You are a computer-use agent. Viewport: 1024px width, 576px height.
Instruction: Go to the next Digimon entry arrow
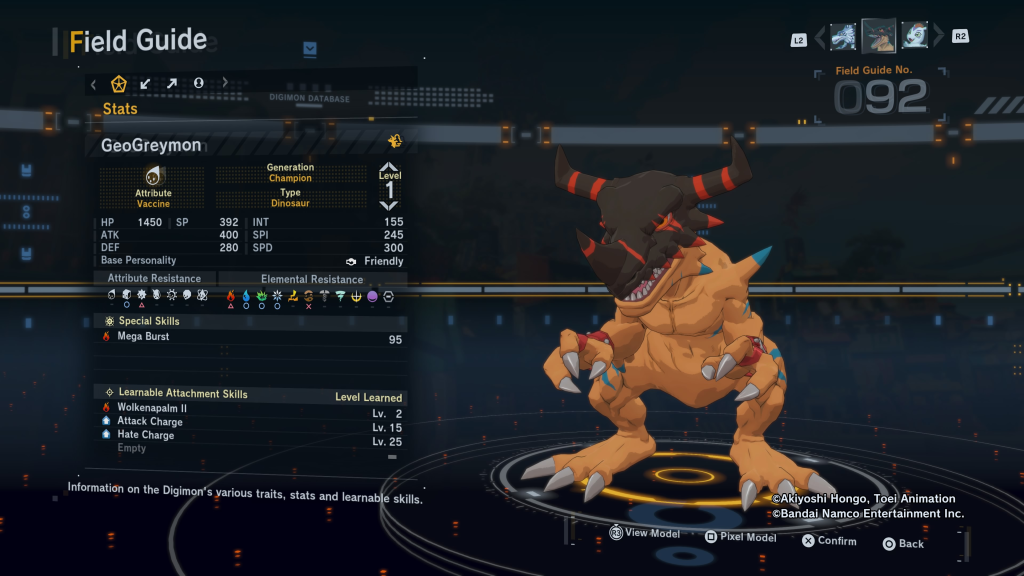(x=938, y=38)
